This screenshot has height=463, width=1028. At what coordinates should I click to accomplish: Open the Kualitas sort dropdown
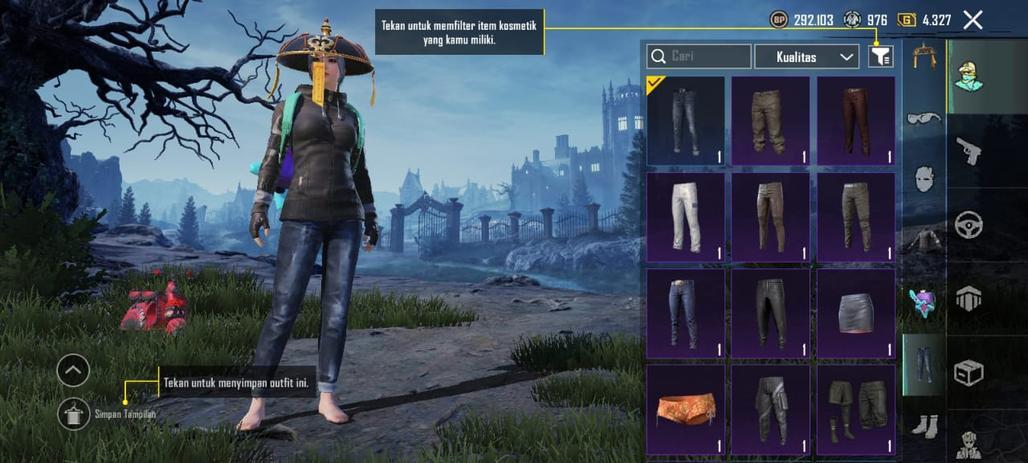(806, 57)
